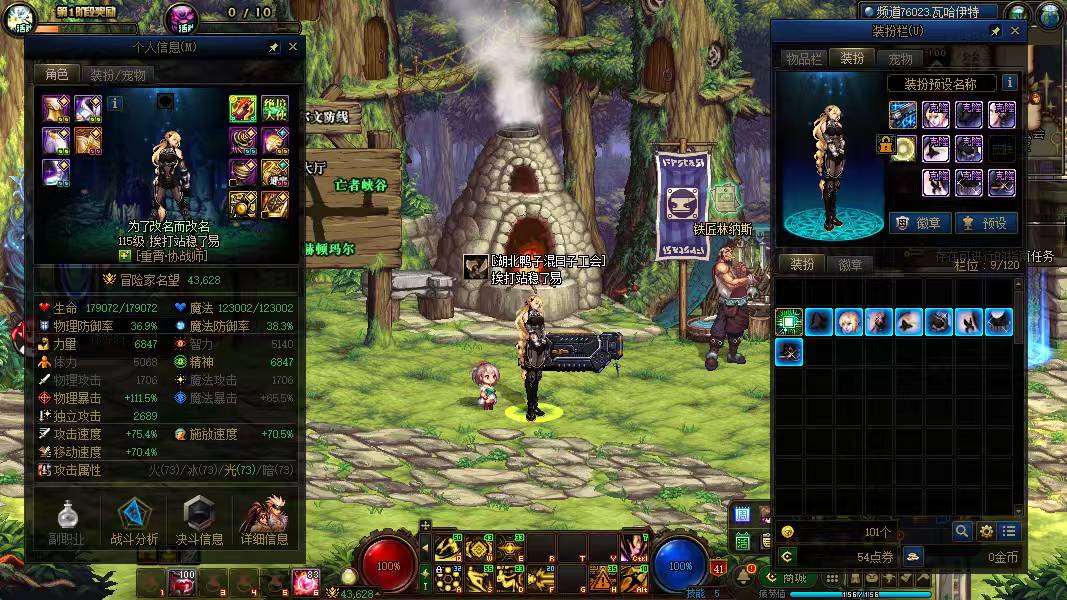Click the magnifier search button in inventory

click(961, 531)
